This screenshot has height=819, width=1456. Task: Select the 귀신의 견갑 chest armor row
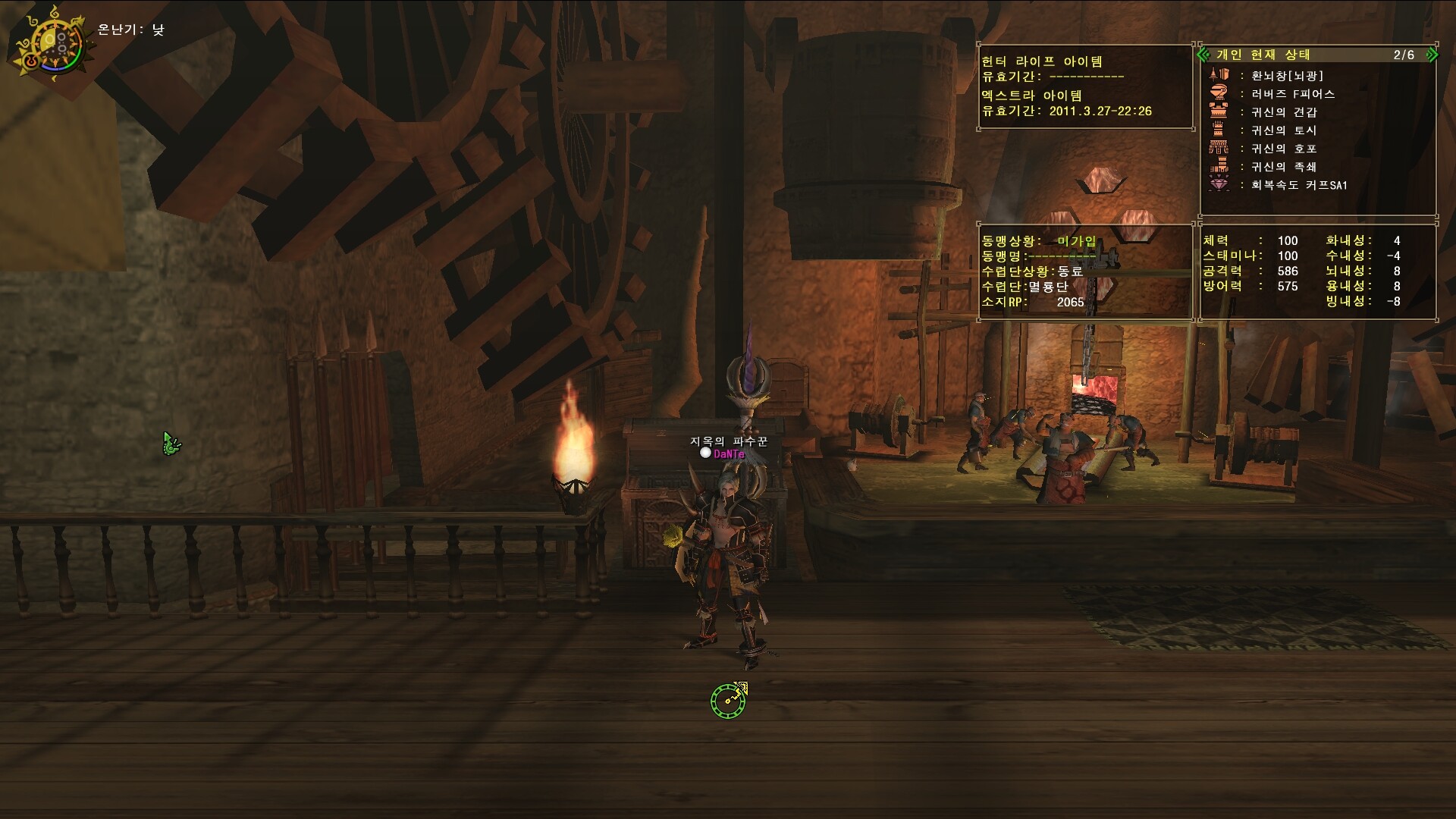tap(1283, 112)
